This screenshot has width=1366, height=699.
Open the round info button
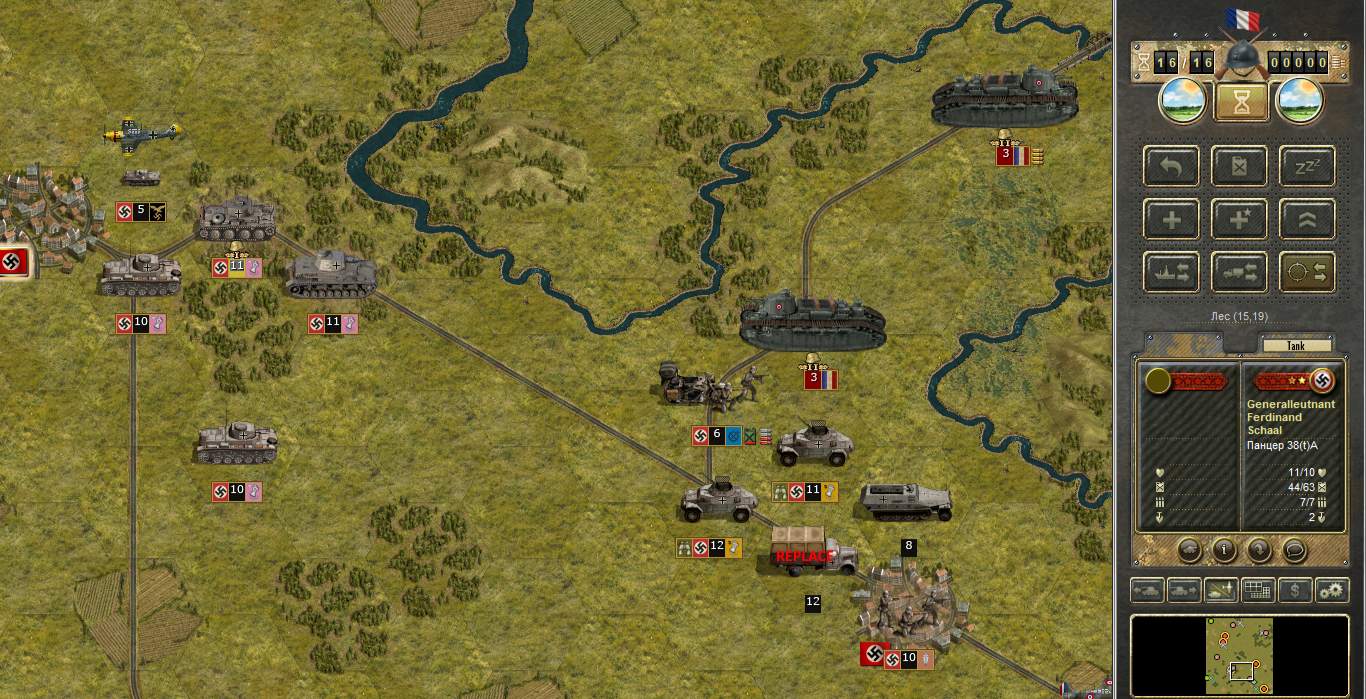tap(1224, 548)
